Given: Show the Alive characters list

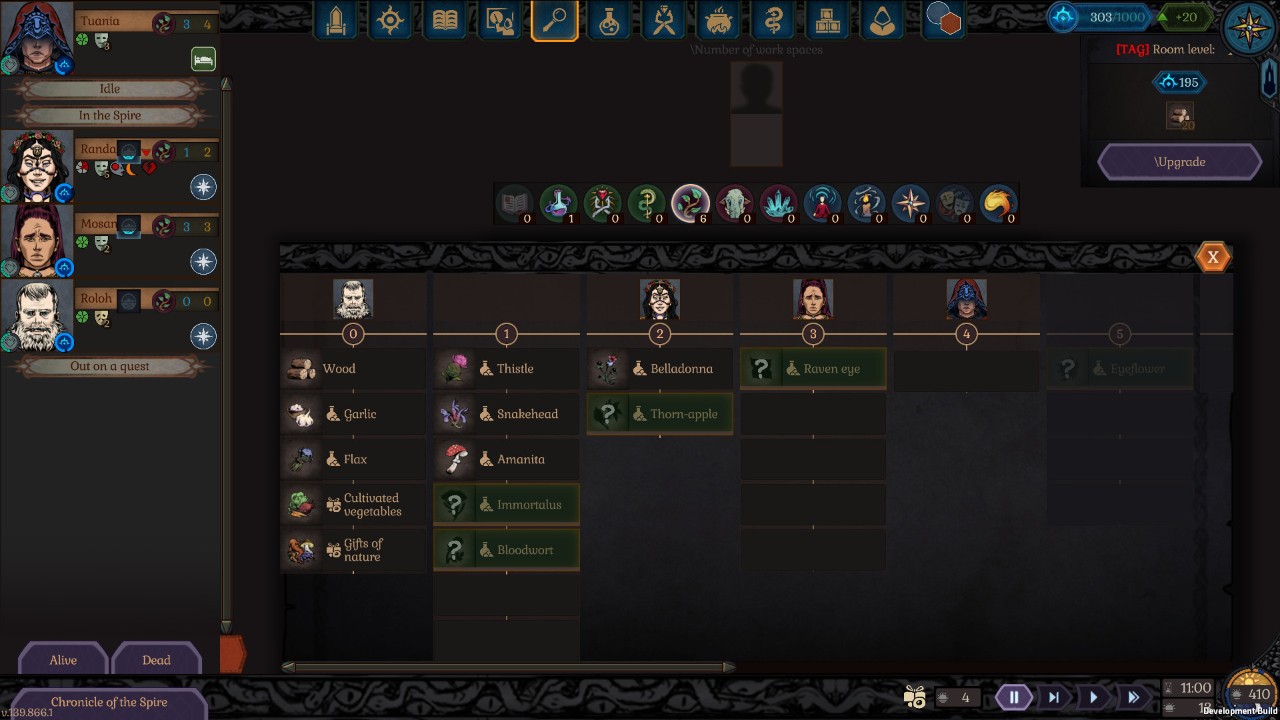Looking at the screenshot, I should [63, 660].
